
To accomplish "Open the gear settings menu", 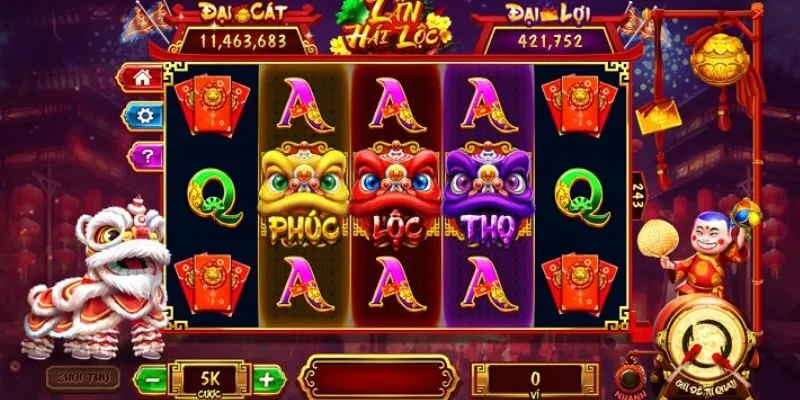I will (142, 115).
